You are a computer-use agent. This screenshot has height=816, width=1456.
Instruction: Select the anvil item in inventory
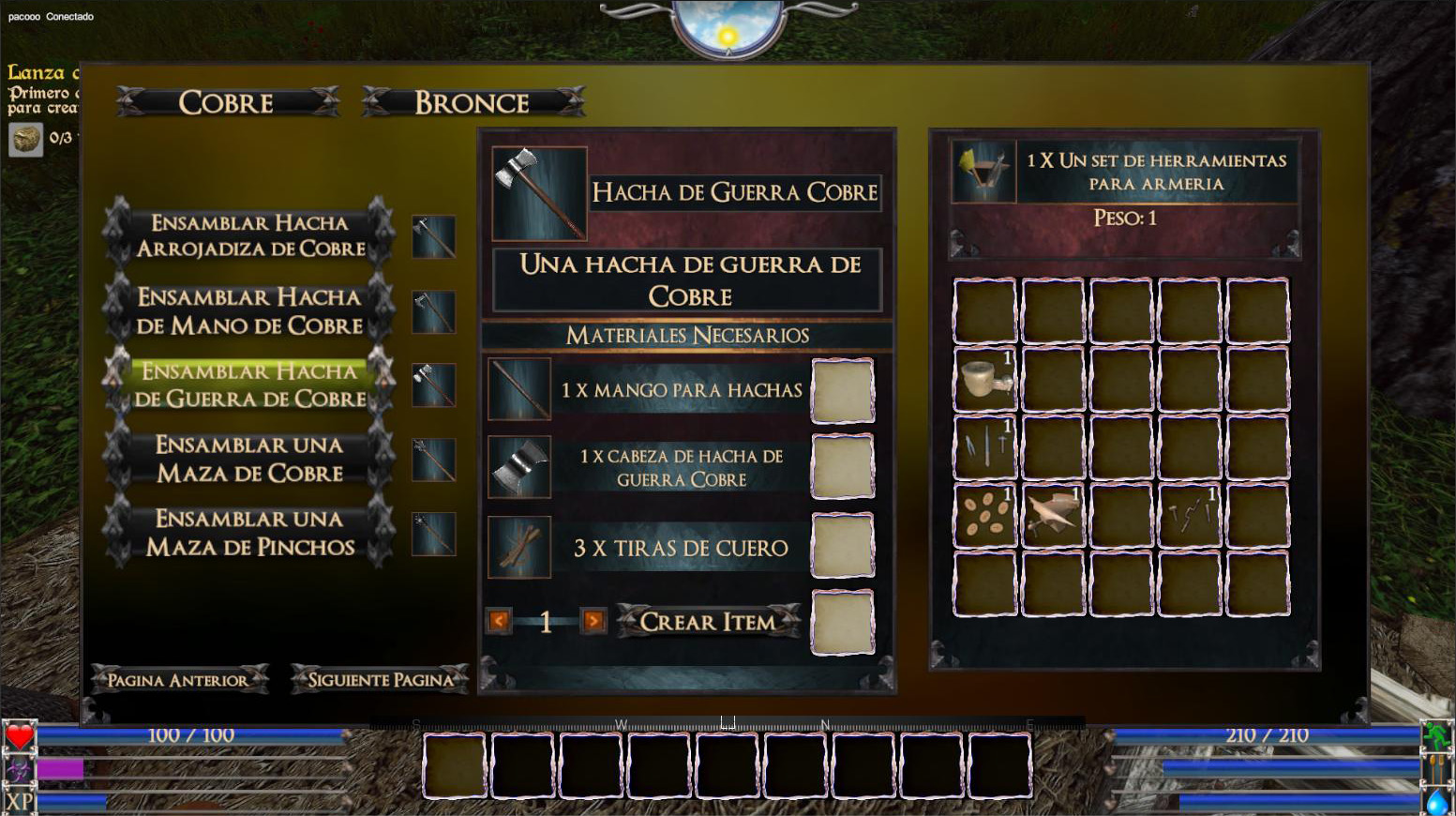click(x=1053, y=515)
